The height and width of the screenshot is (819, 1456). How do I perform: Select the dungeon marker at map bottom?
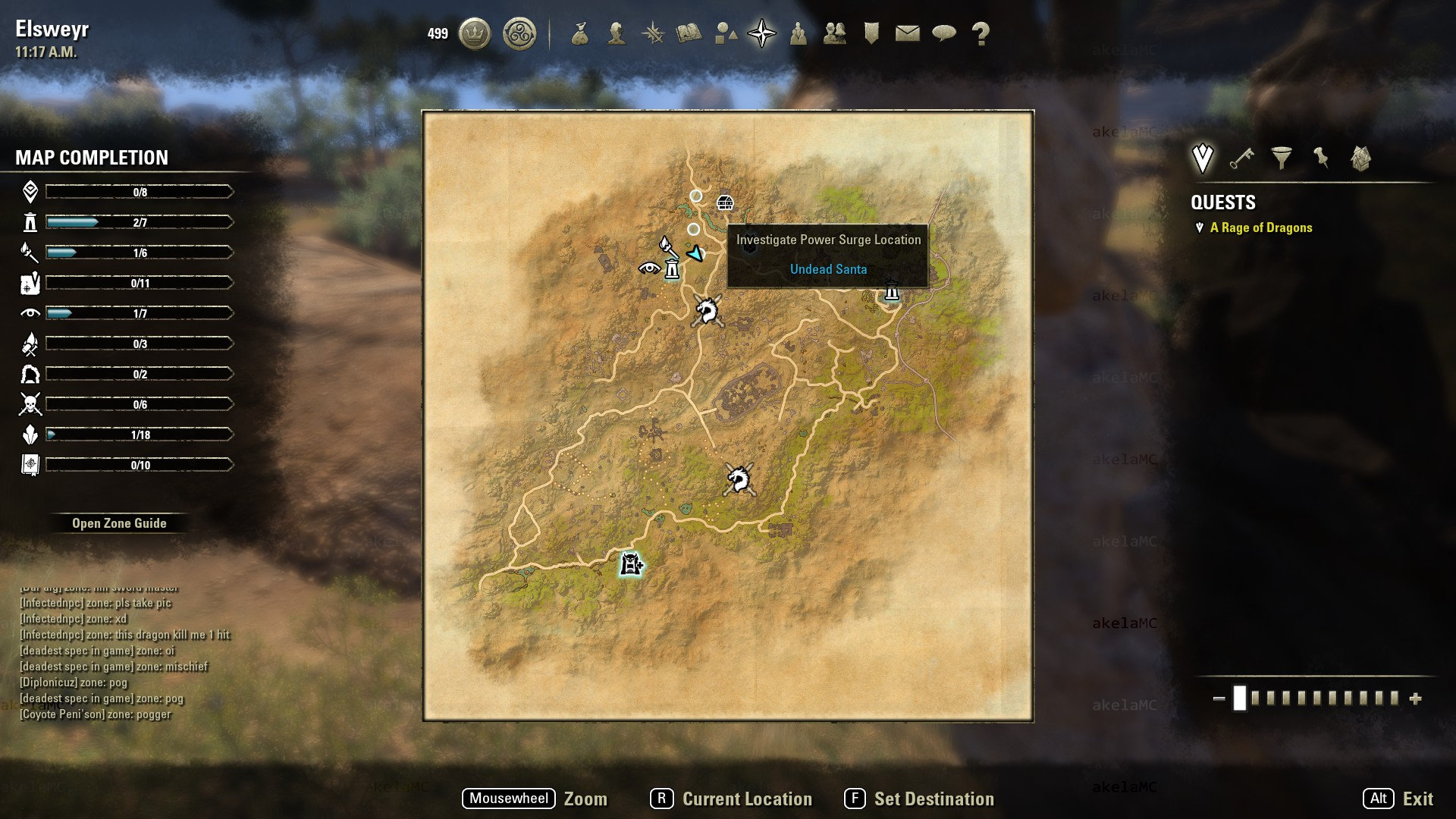tap(631, 564)
